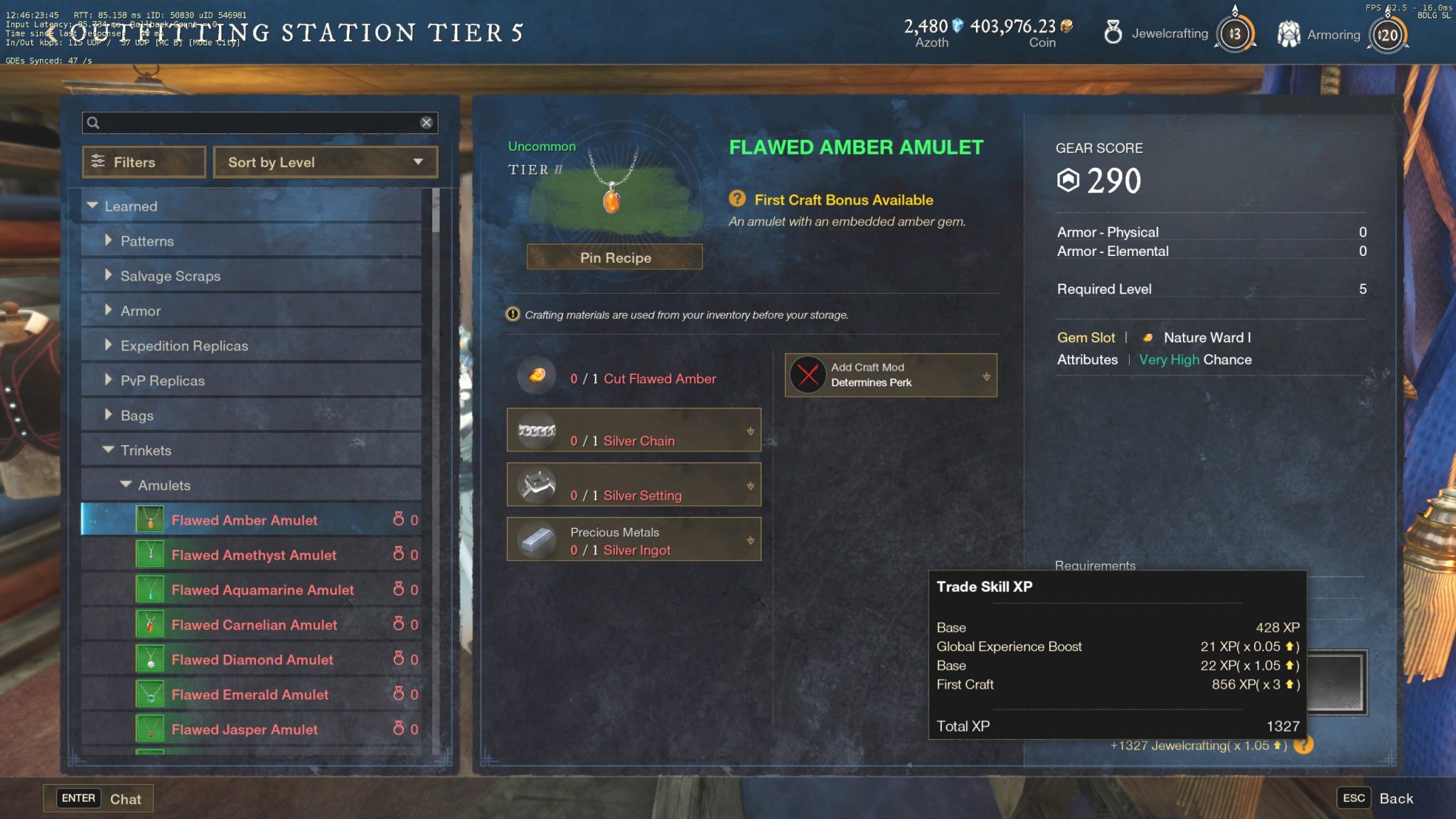Toggle the Filters panel
The image size is (1456, 819).
pyautogui.click(x=143, y=162)
